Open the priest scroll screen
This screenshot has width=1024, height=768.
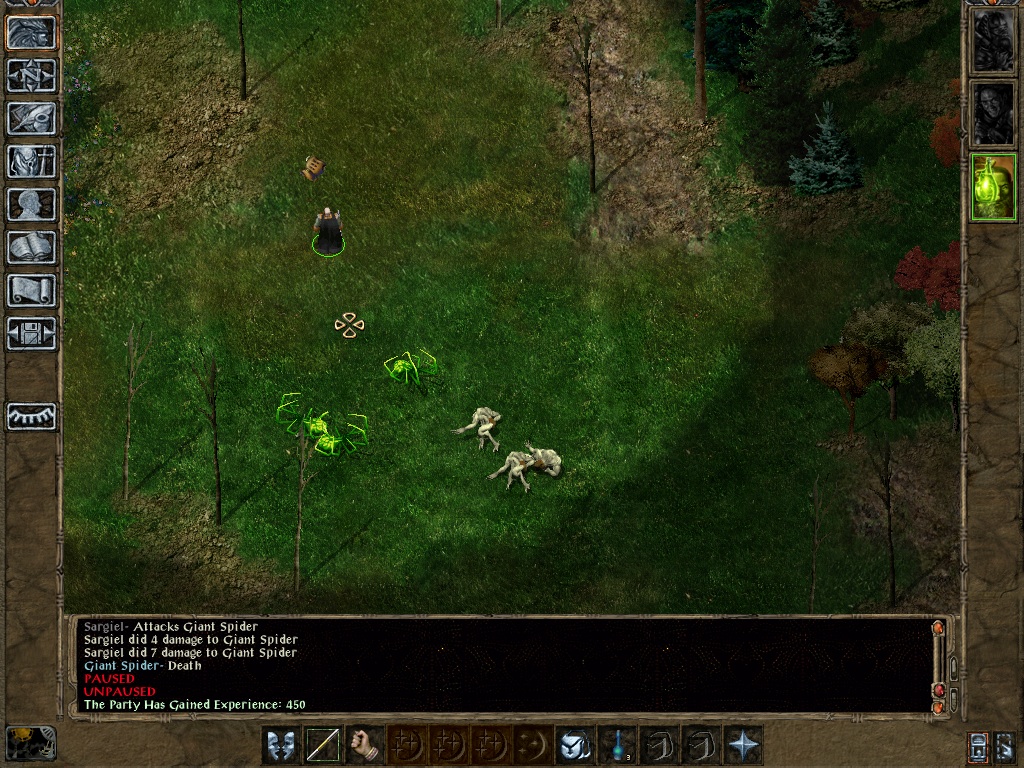tap(31, 290)
